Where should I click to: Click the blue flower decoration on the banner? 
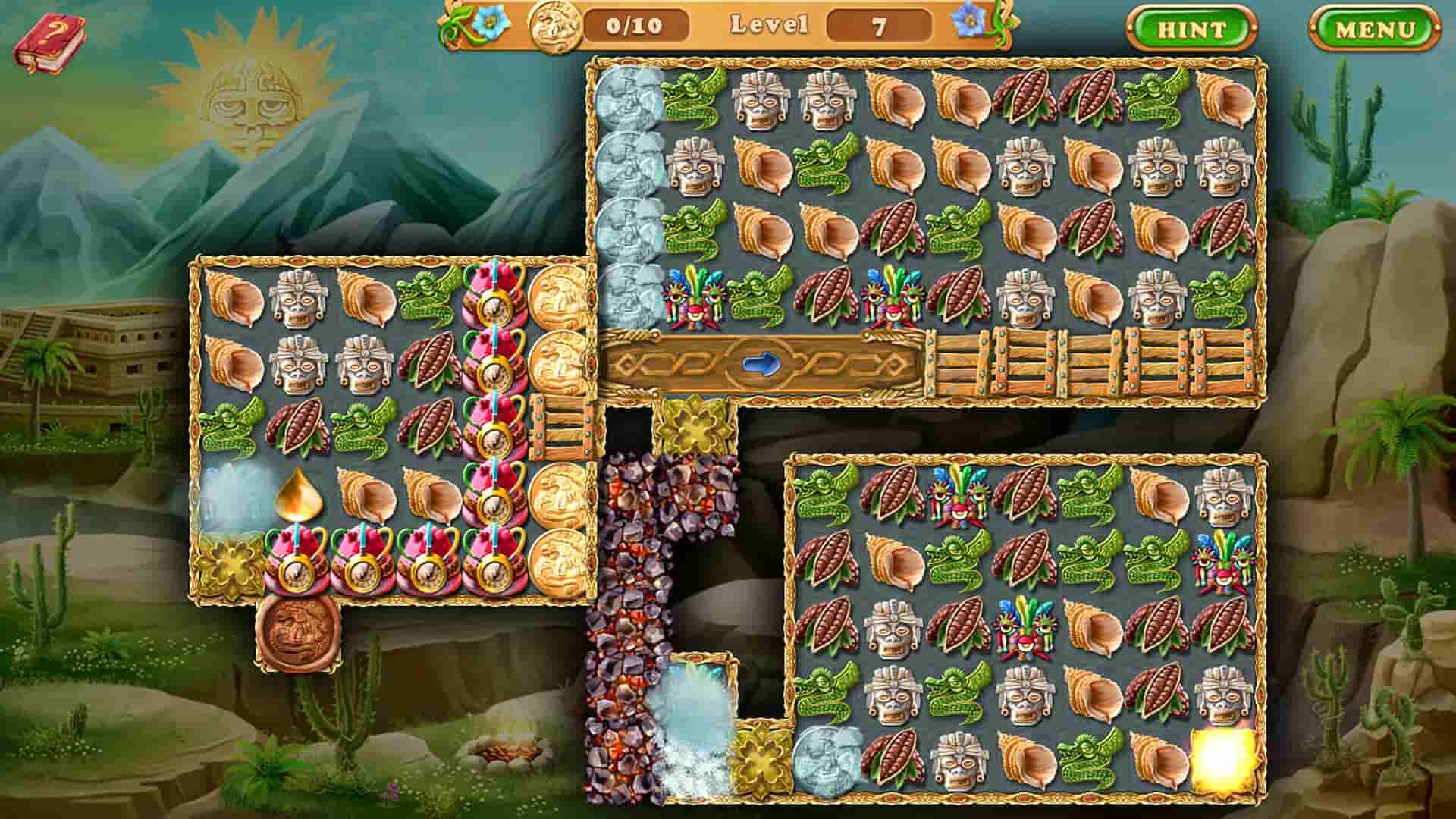pos(490,23)
